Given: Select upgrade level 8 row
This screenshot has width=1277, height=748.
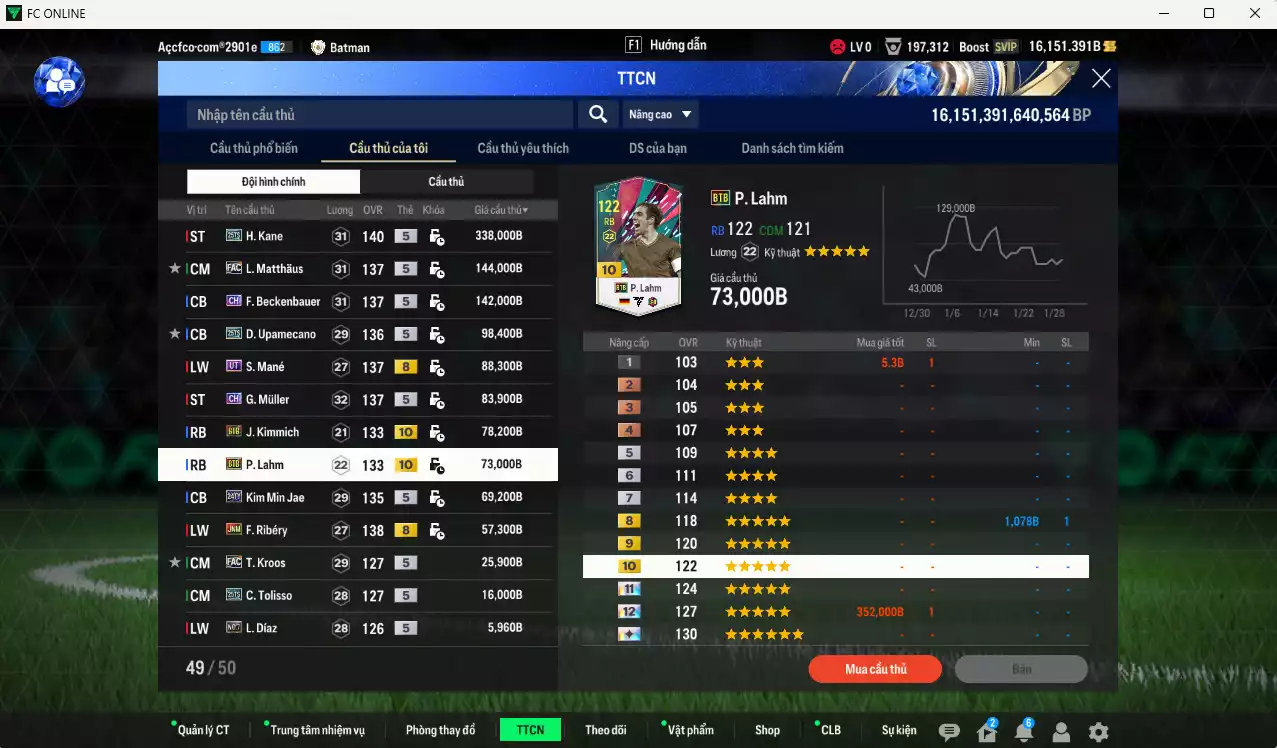Looking at the screenshot, I should point(835,521).
